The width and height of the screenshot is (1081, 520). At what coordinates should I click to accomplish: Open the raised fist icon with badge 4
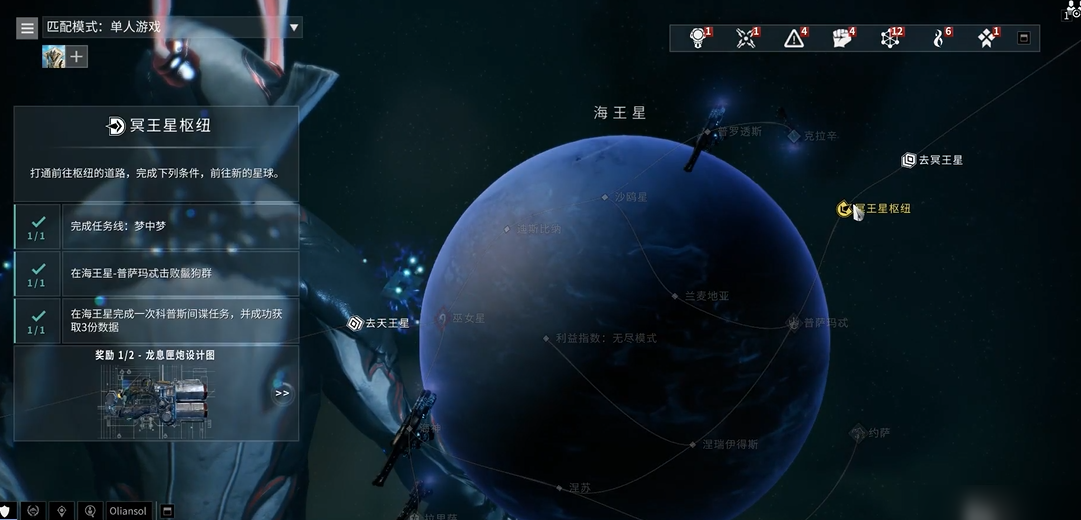click(842, 39)
